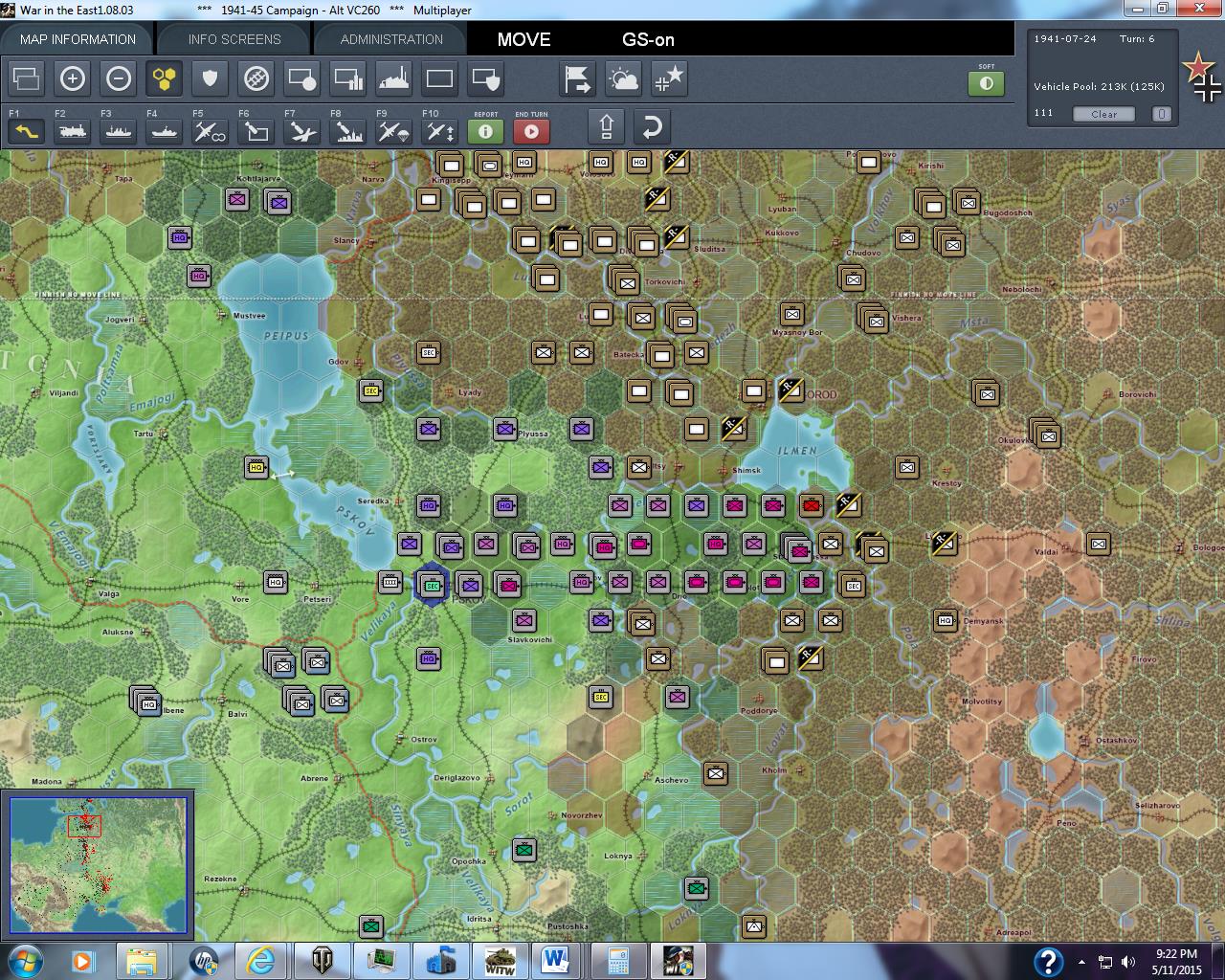
Task: Toggle the SOFT factors switch
Action: click(987, 83)
